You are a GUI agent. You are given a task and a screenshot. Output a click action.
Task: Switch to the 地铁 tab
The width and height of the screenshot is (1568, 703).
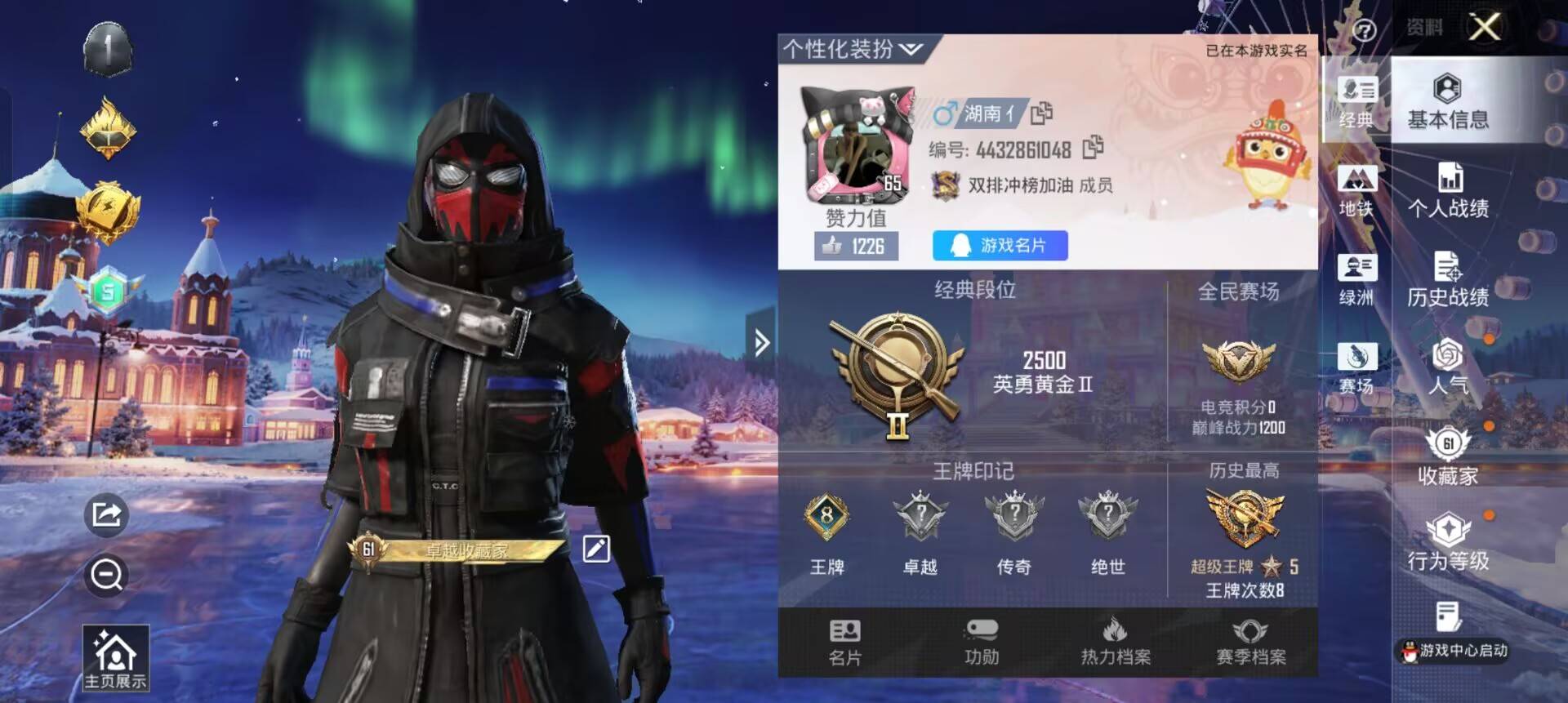pyautogui.click(x=1357, y=190)
